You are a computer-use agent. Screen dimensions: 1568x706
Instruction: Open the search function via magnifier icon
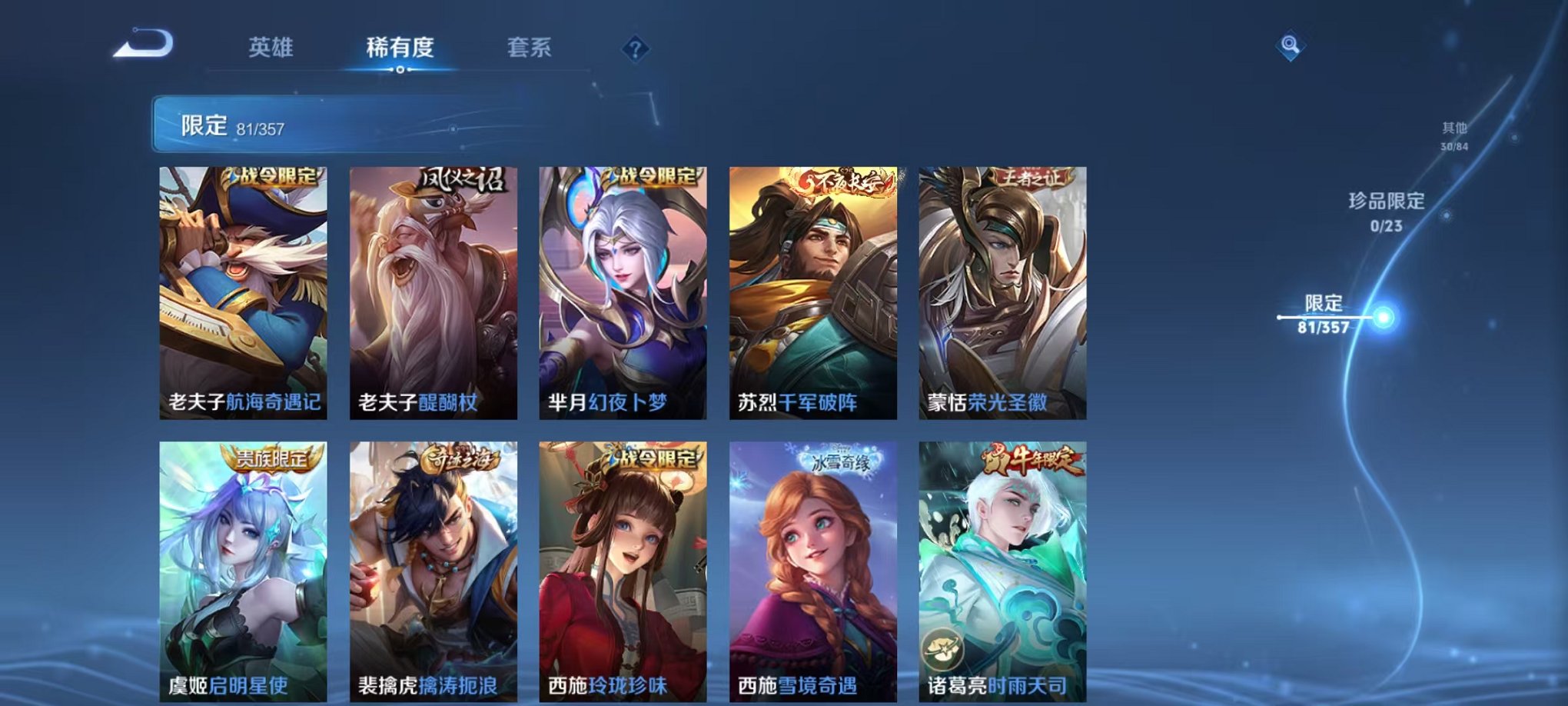pos(1289,44)
